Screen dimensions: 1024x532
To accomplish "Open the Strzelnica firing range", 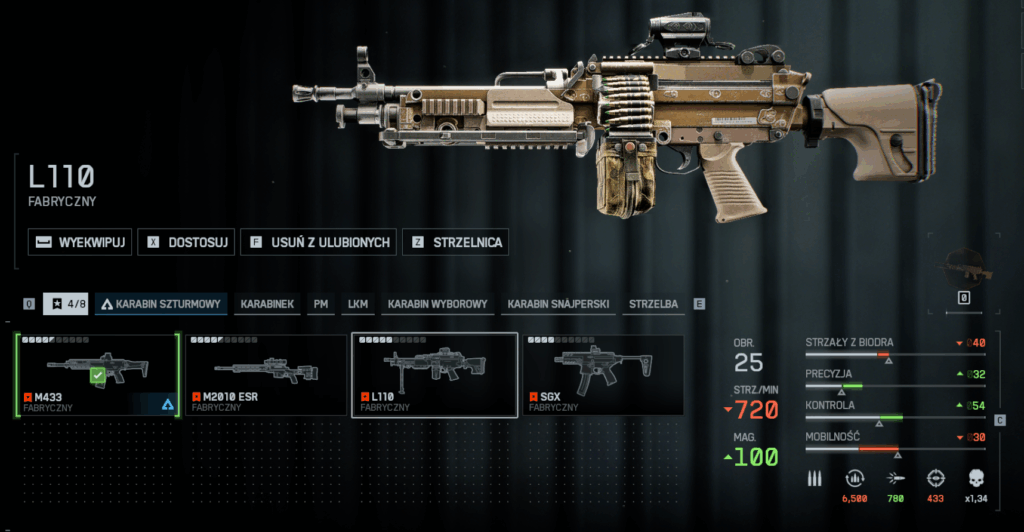I will click(x=456, y=242).
